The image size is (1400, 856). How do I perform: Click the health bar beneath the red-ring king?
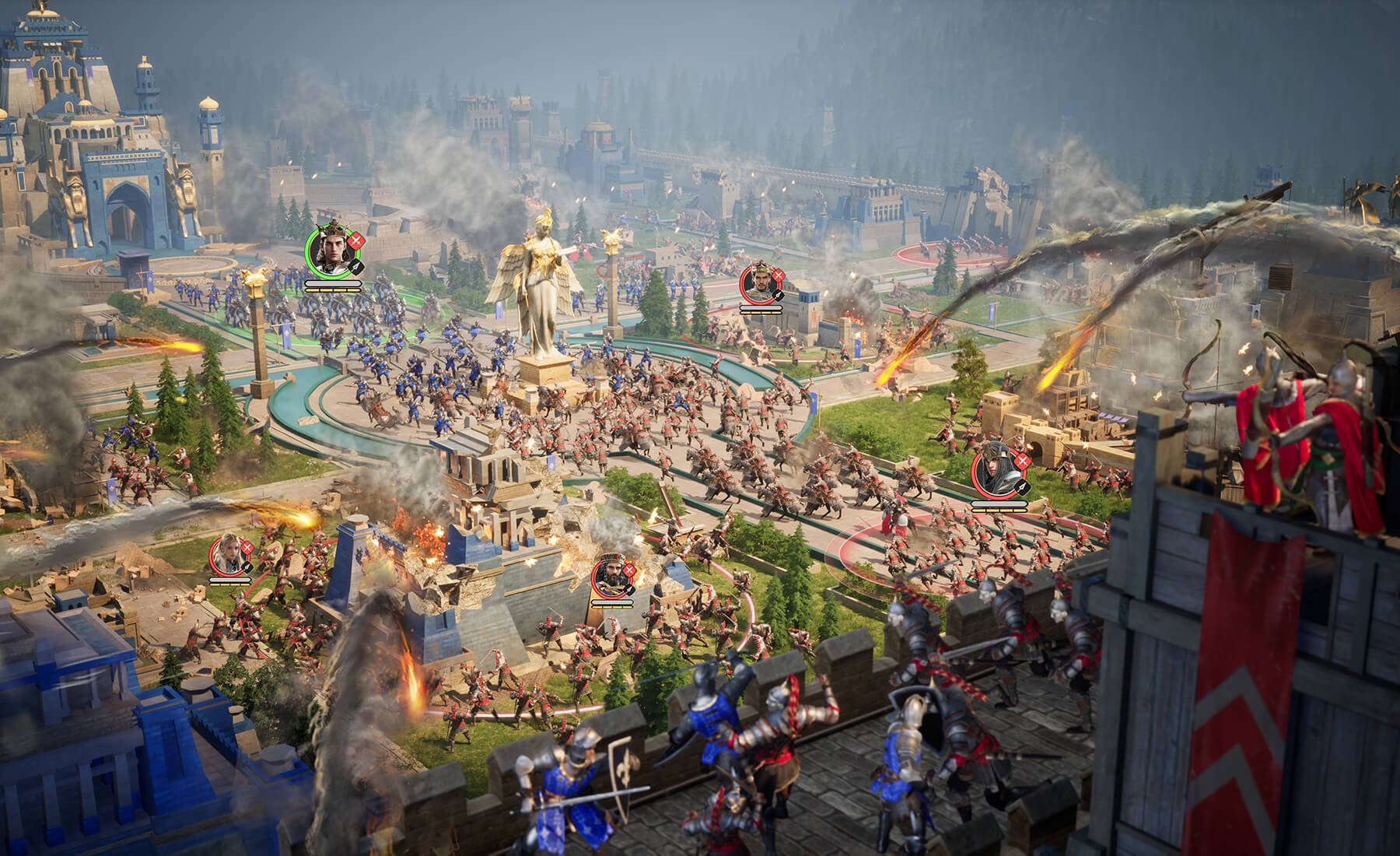(761, 307)
